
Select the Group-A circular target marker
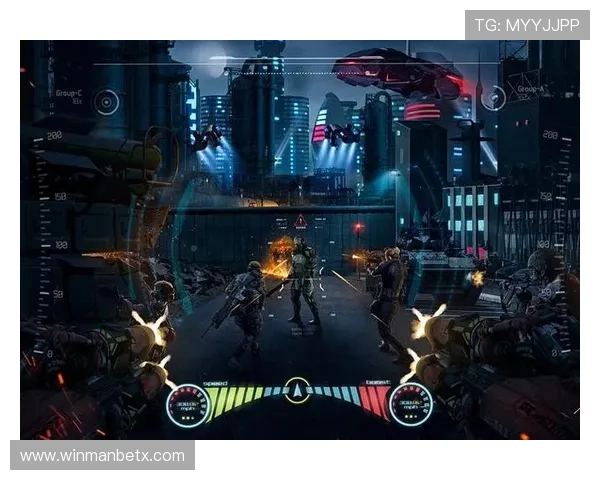click(492, 98)
